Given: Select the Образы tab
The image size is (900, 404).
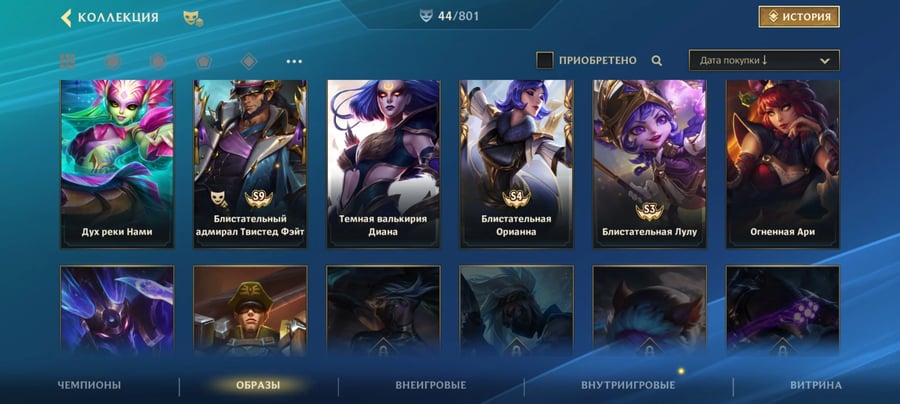Looking at the screenshot, I should [258, 385].
